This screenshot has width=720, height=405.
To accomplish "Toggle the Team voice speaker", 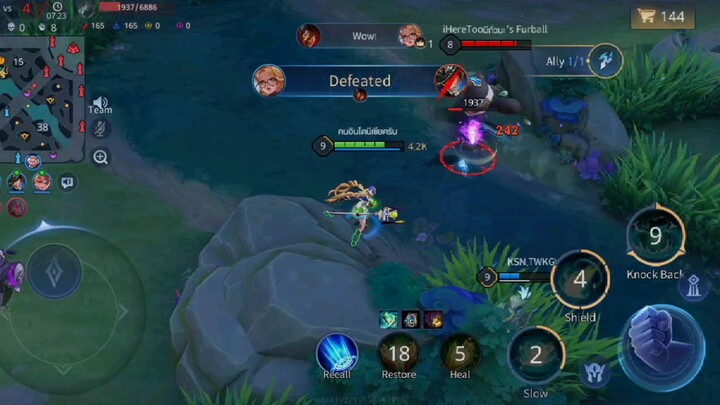I will tap(100, 103).
